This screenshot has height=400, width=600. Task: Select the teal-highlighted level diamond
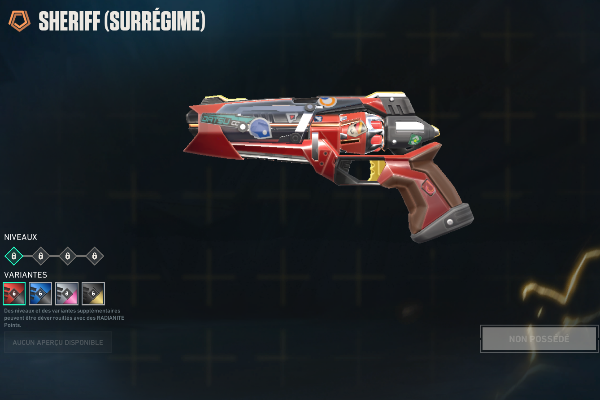pos(15,256)
